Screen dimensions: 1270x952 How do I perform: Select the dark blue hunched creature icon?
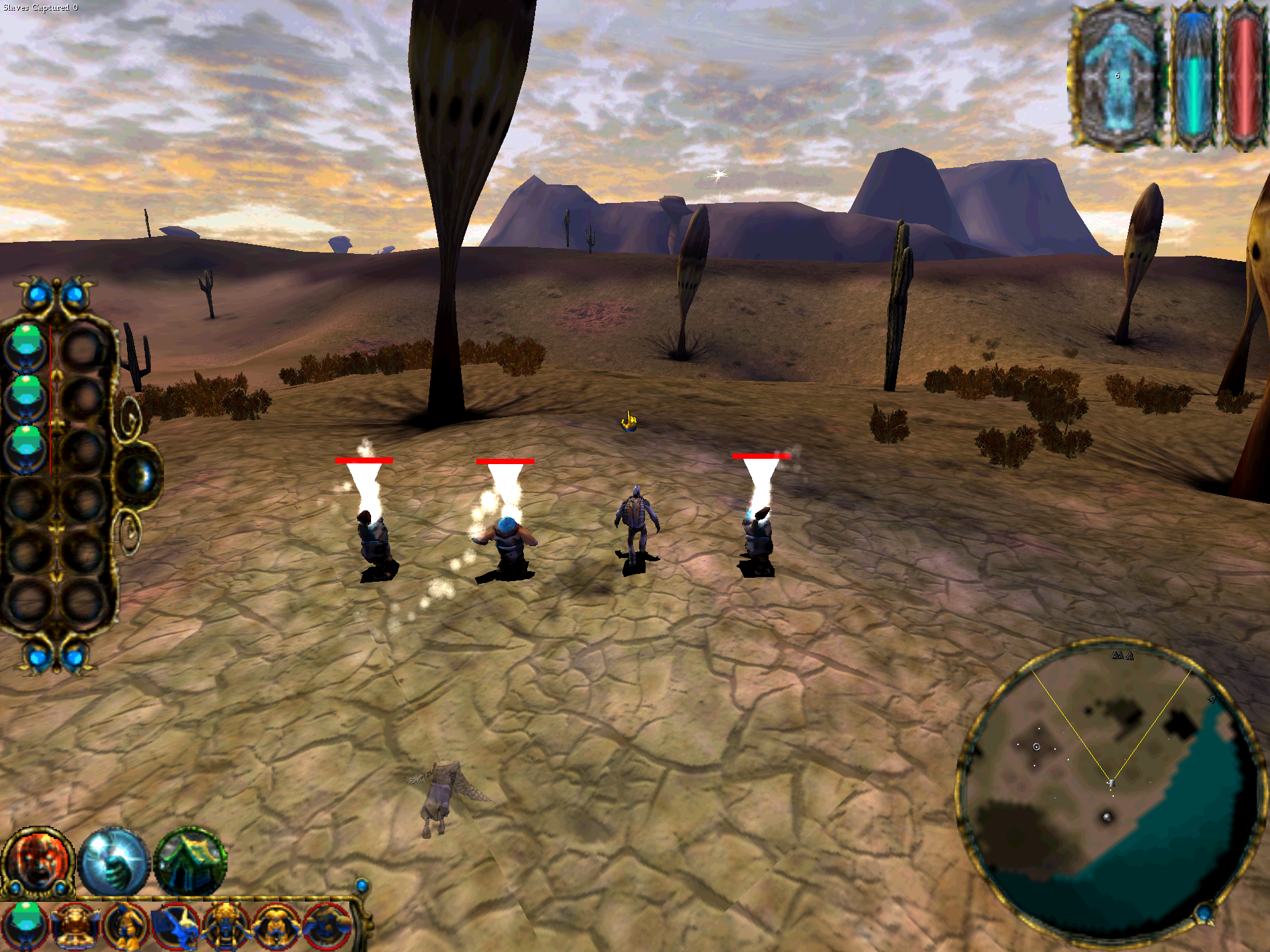coord(325,925)
